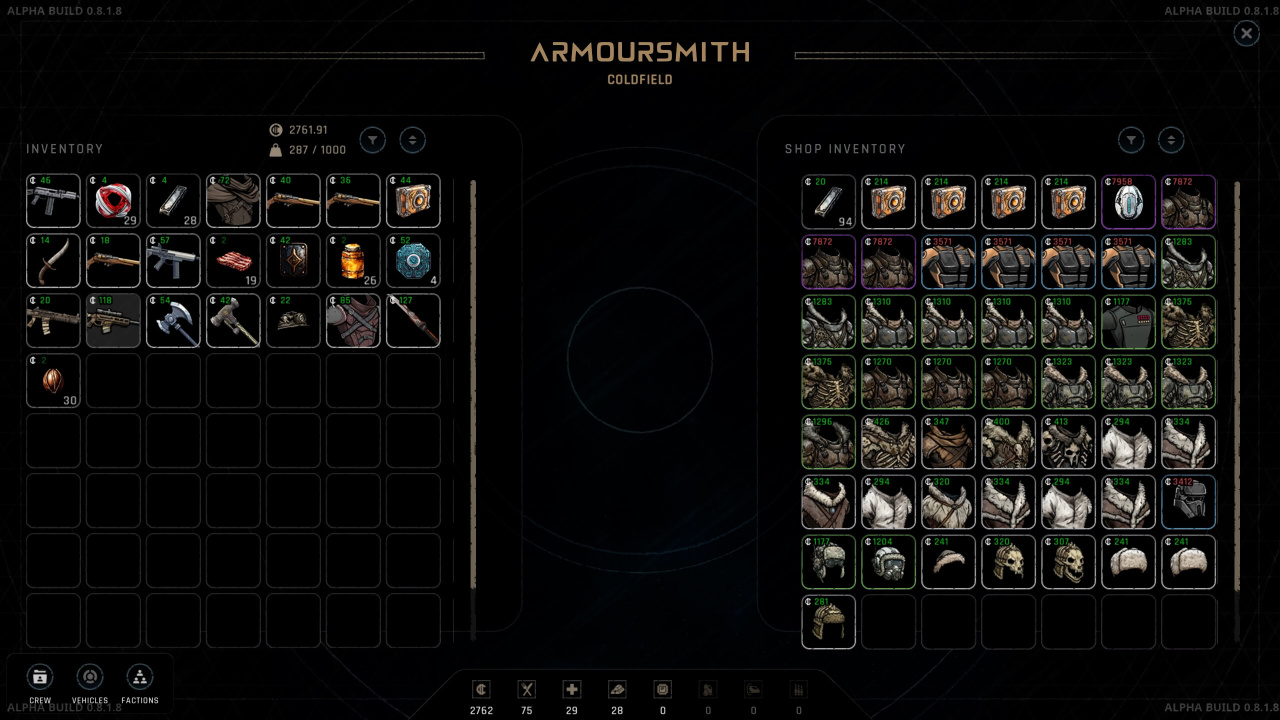This screenshot has height=720, width=1280.
Task: Pick the curved dagger in inventory
Action: (53, 261)
